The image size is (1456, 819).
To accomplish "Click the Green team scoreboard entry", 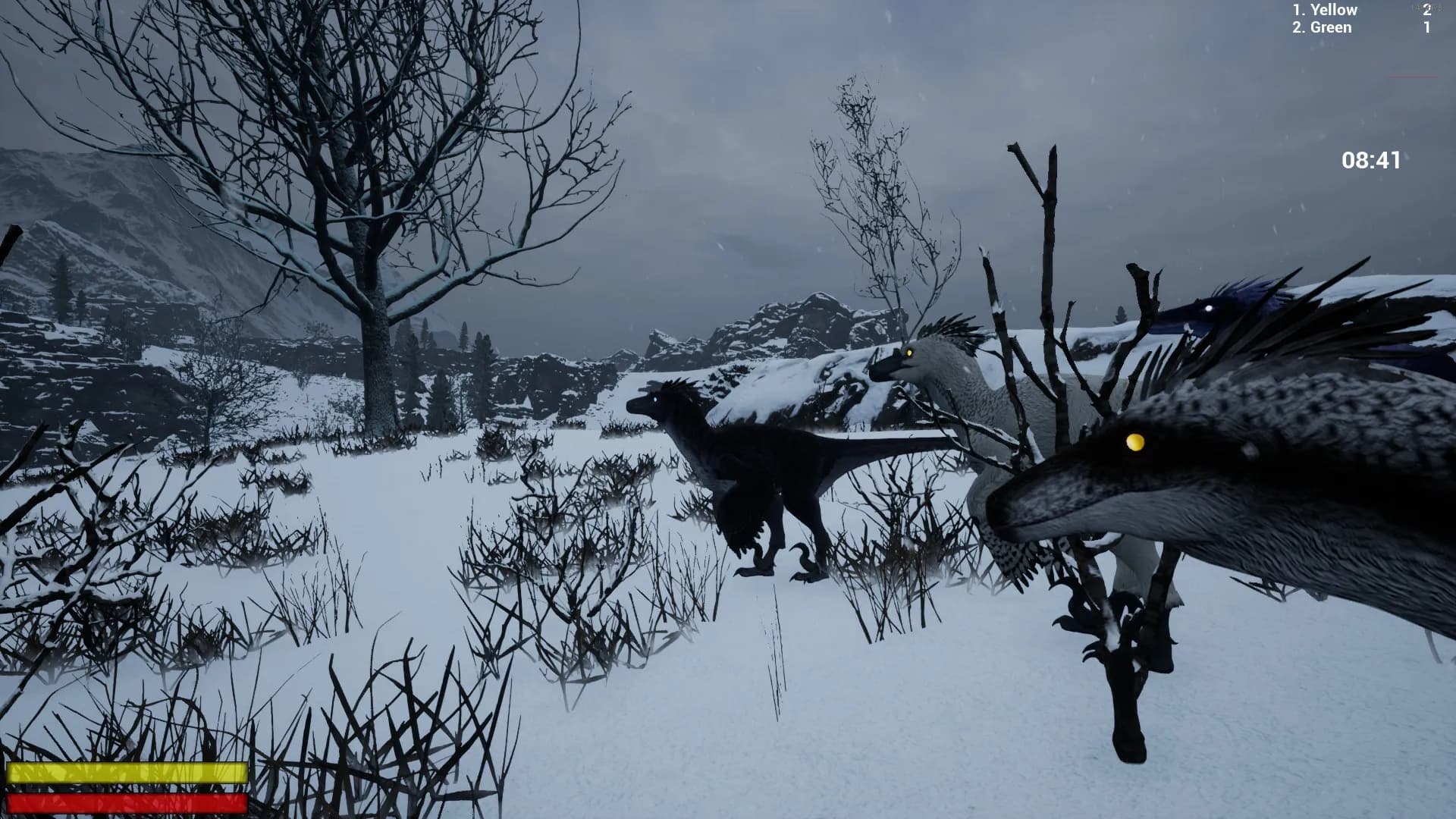I will click(x=1321, y=28).
